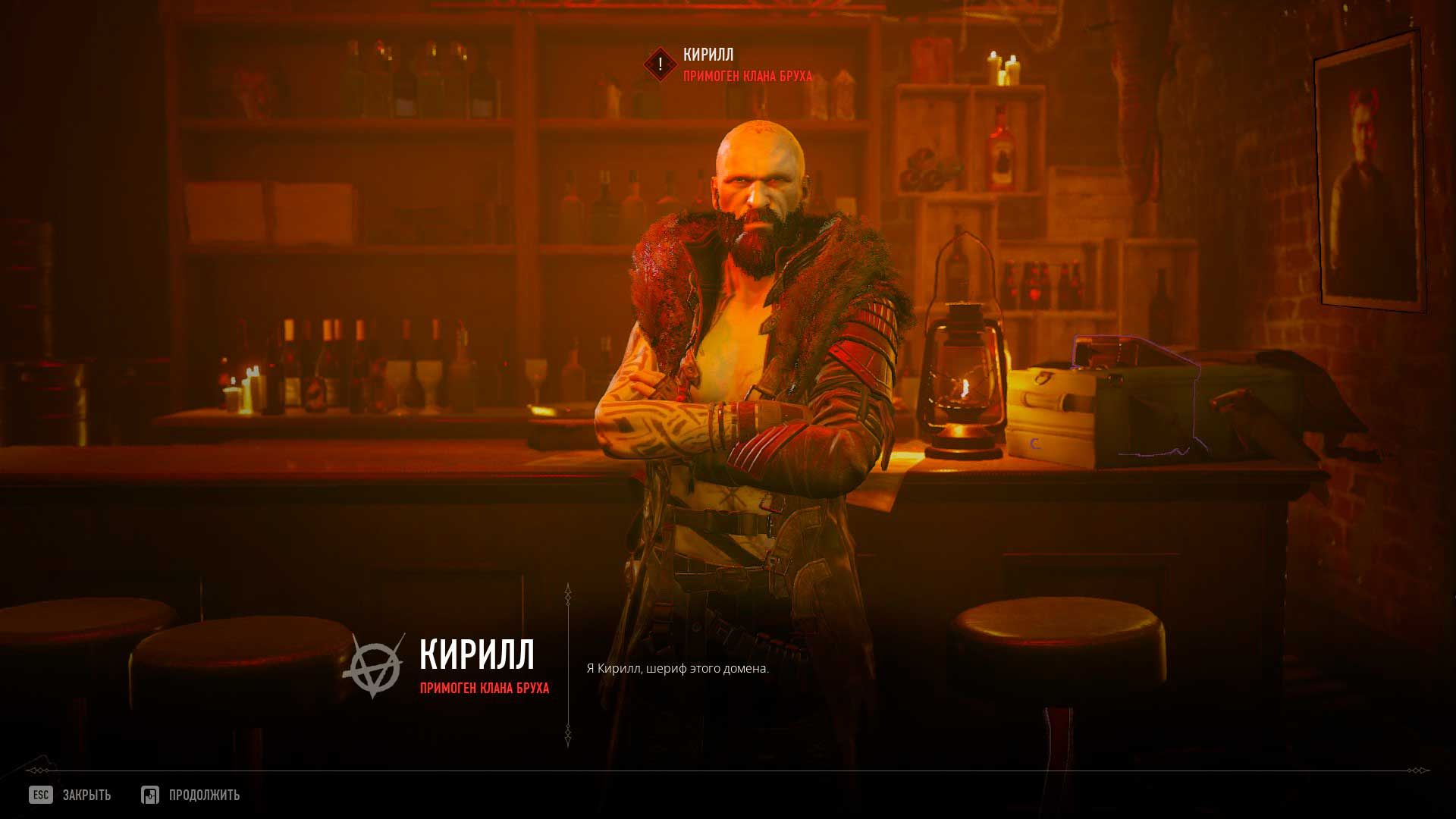Click the ESC key icon in the bottom bar

click(39, 795)
